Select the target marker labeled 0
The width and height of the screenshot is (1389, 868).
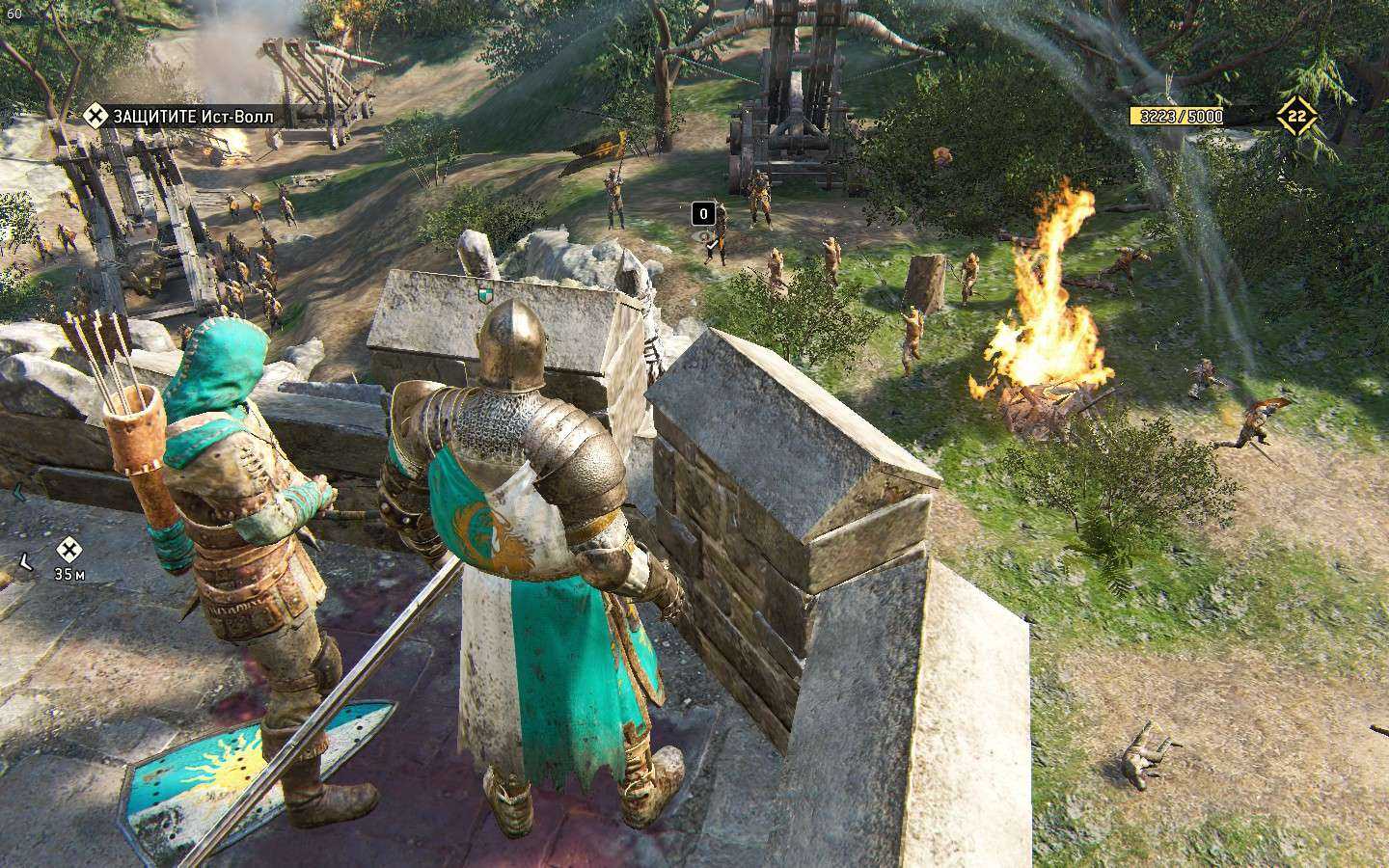click(704, 213)
